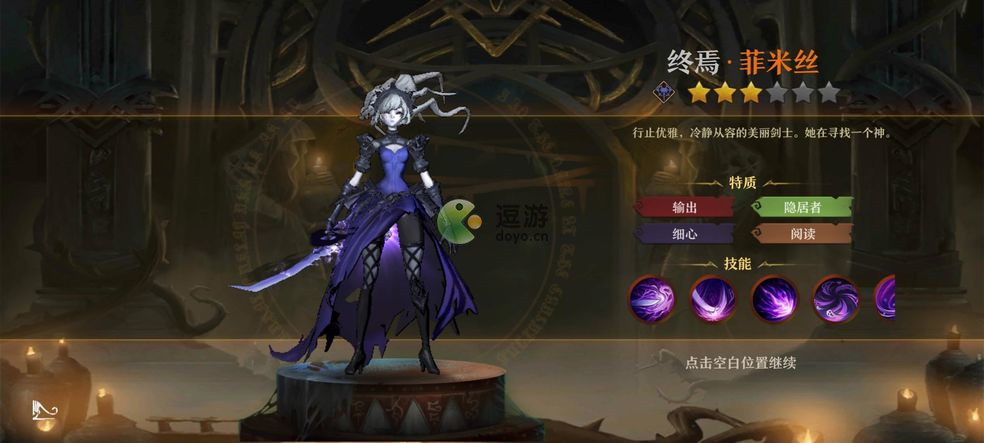
Task: Check the swirling vortex skill icon
Action: [835, 298]
